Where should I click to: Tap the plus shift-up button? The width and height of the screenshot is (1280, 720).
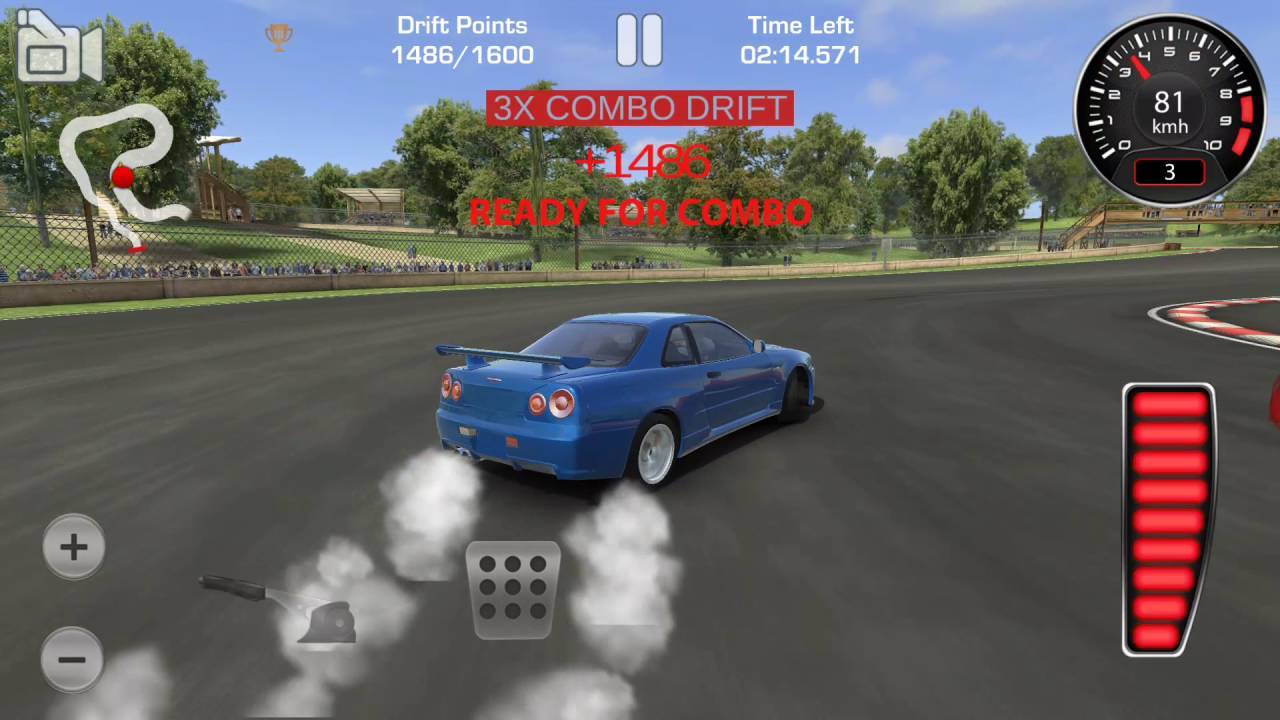coord(73,547)
